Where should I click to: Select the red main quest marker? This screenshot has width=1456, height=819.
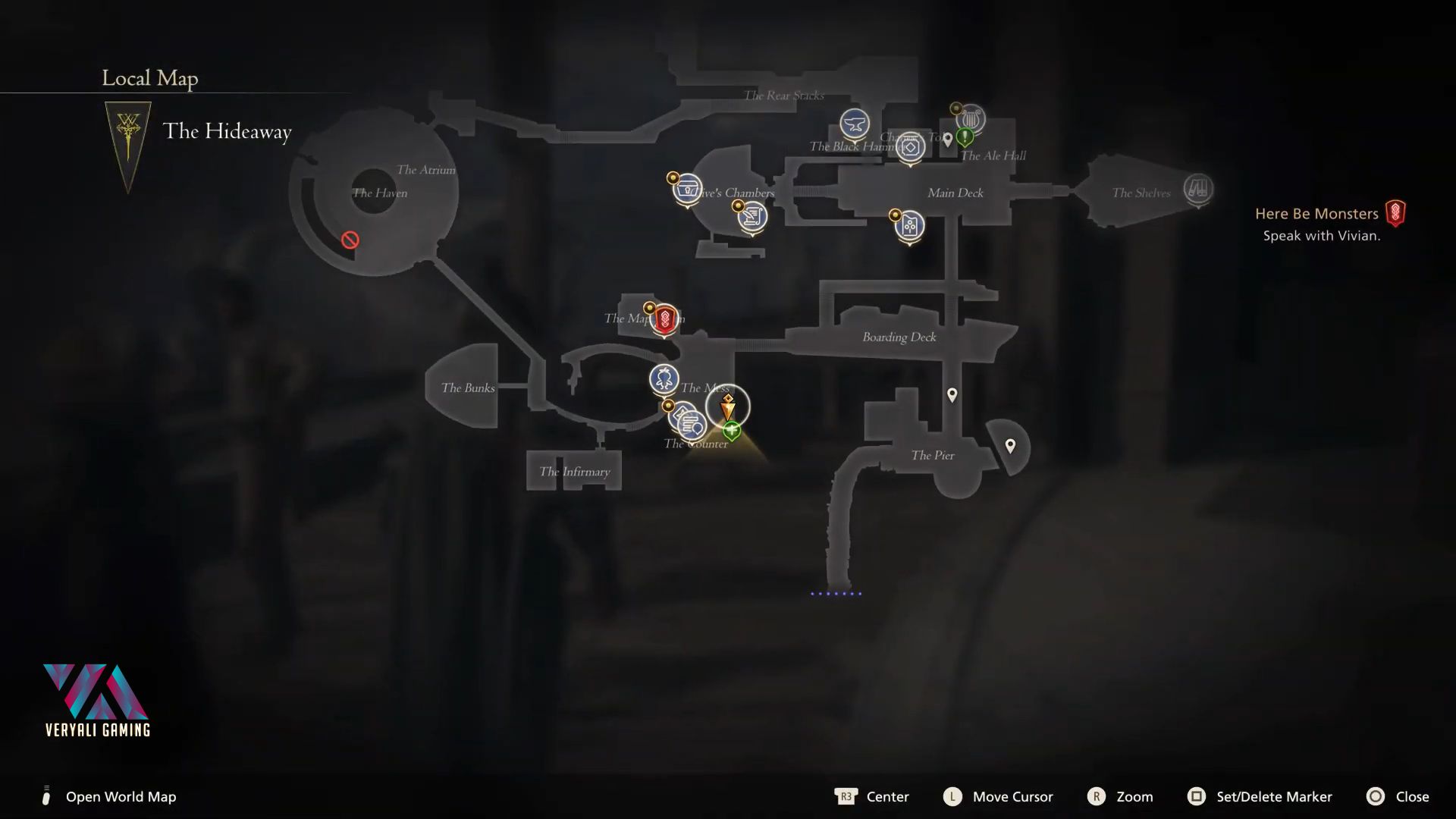pos(665,318)
